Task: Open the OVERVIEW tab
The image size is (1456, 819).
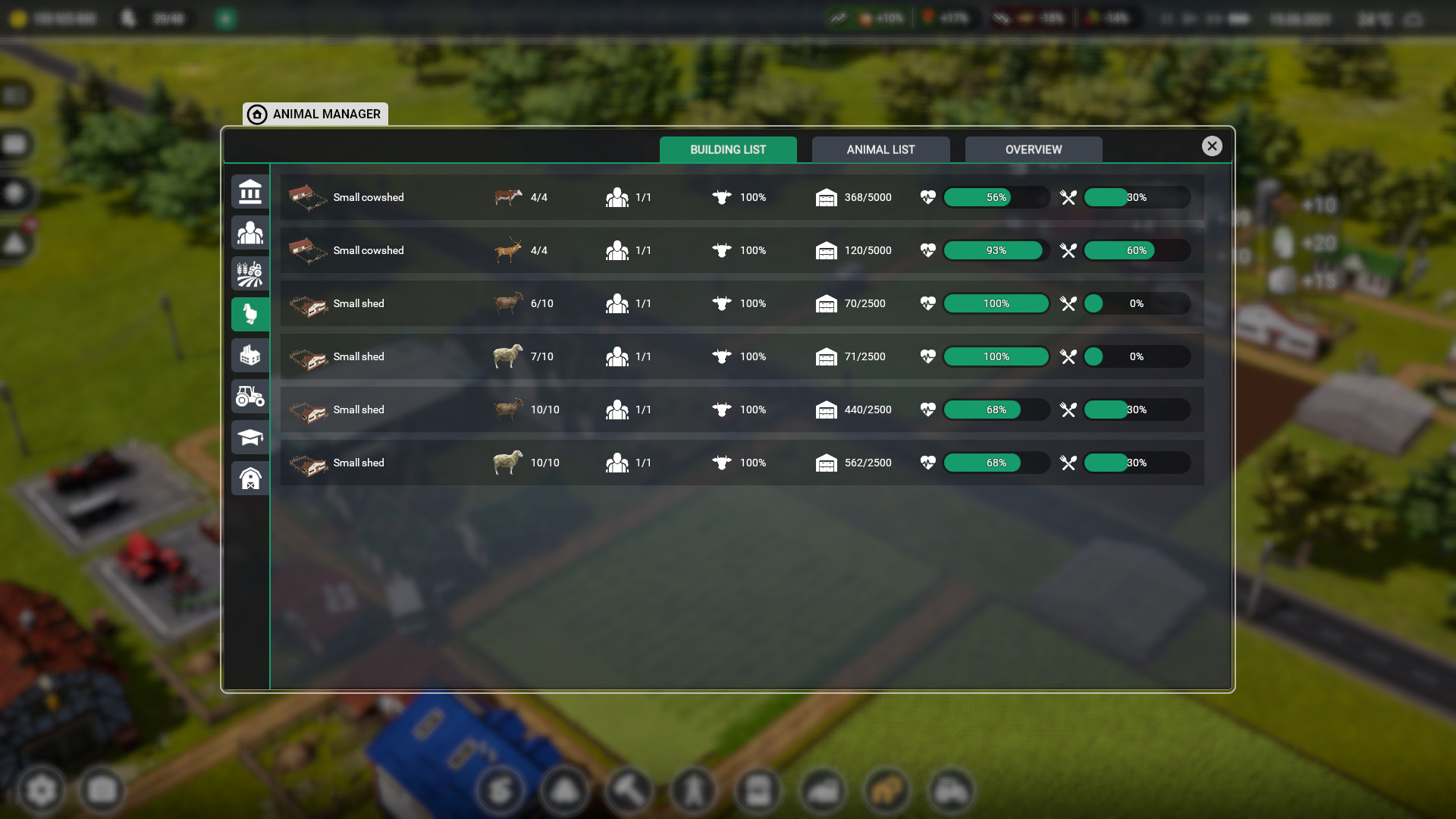Action: (x=1033, y=149)
